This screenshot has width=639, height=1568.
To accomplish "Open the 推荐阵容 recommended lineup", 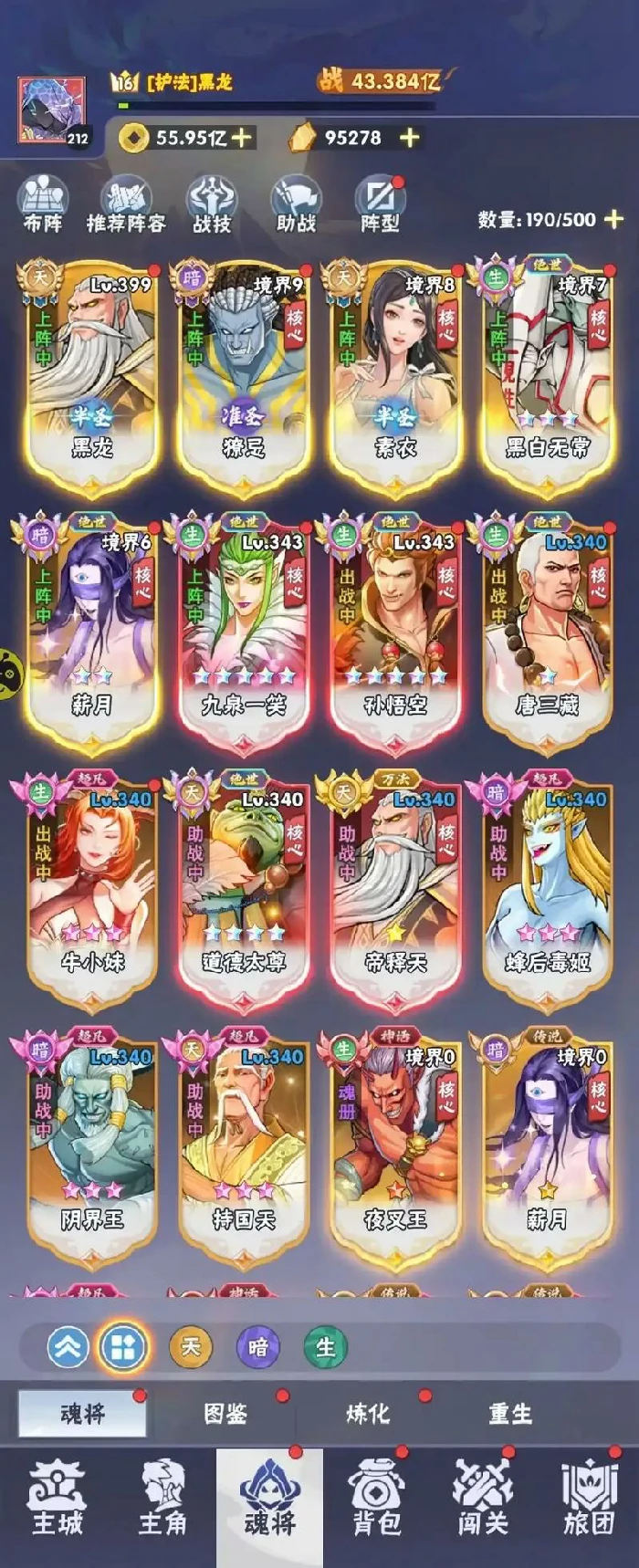I will point(126,205).
